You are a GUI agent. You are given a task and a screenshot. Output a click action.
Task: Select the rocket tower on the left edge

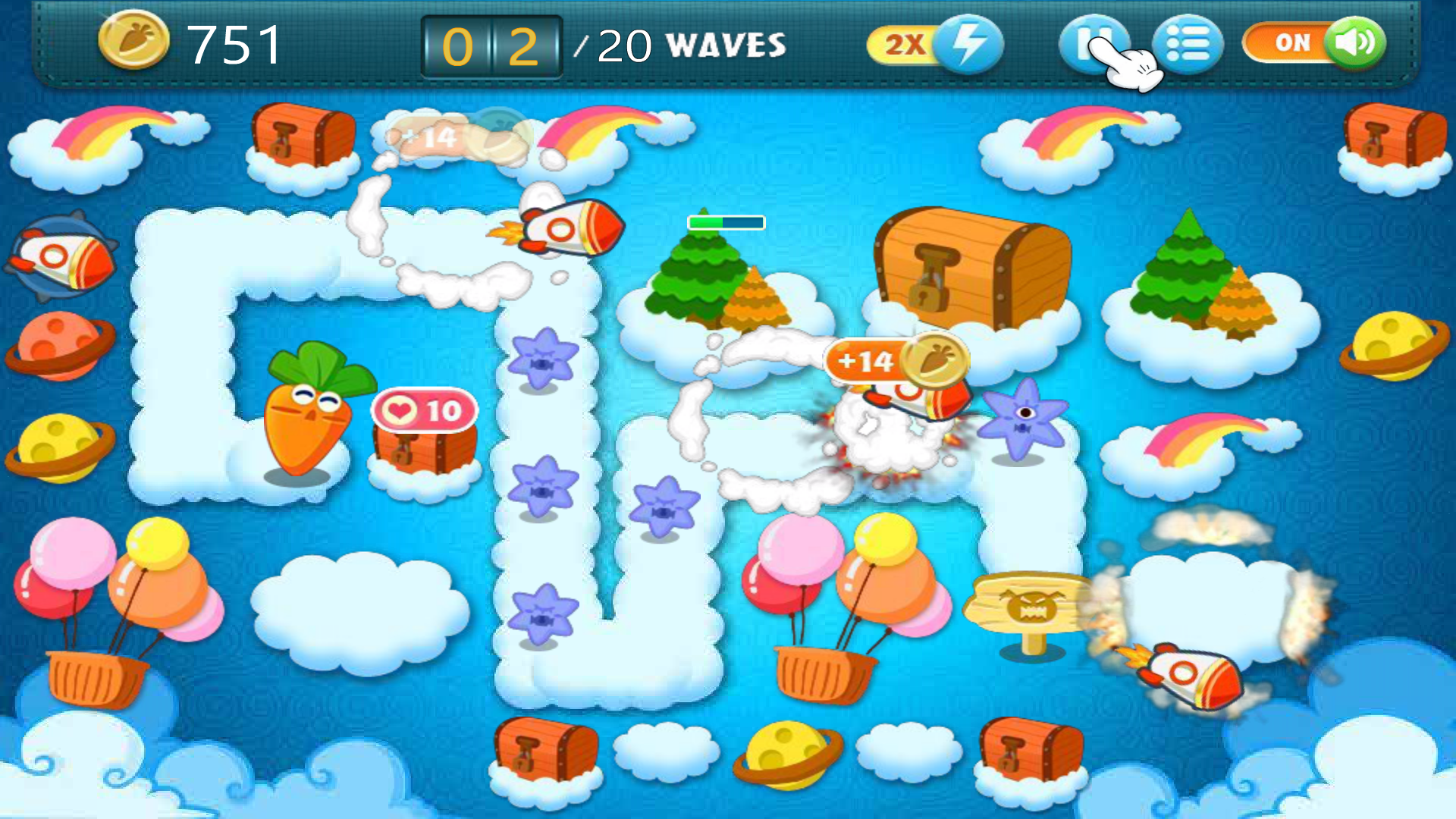[57, 258]
